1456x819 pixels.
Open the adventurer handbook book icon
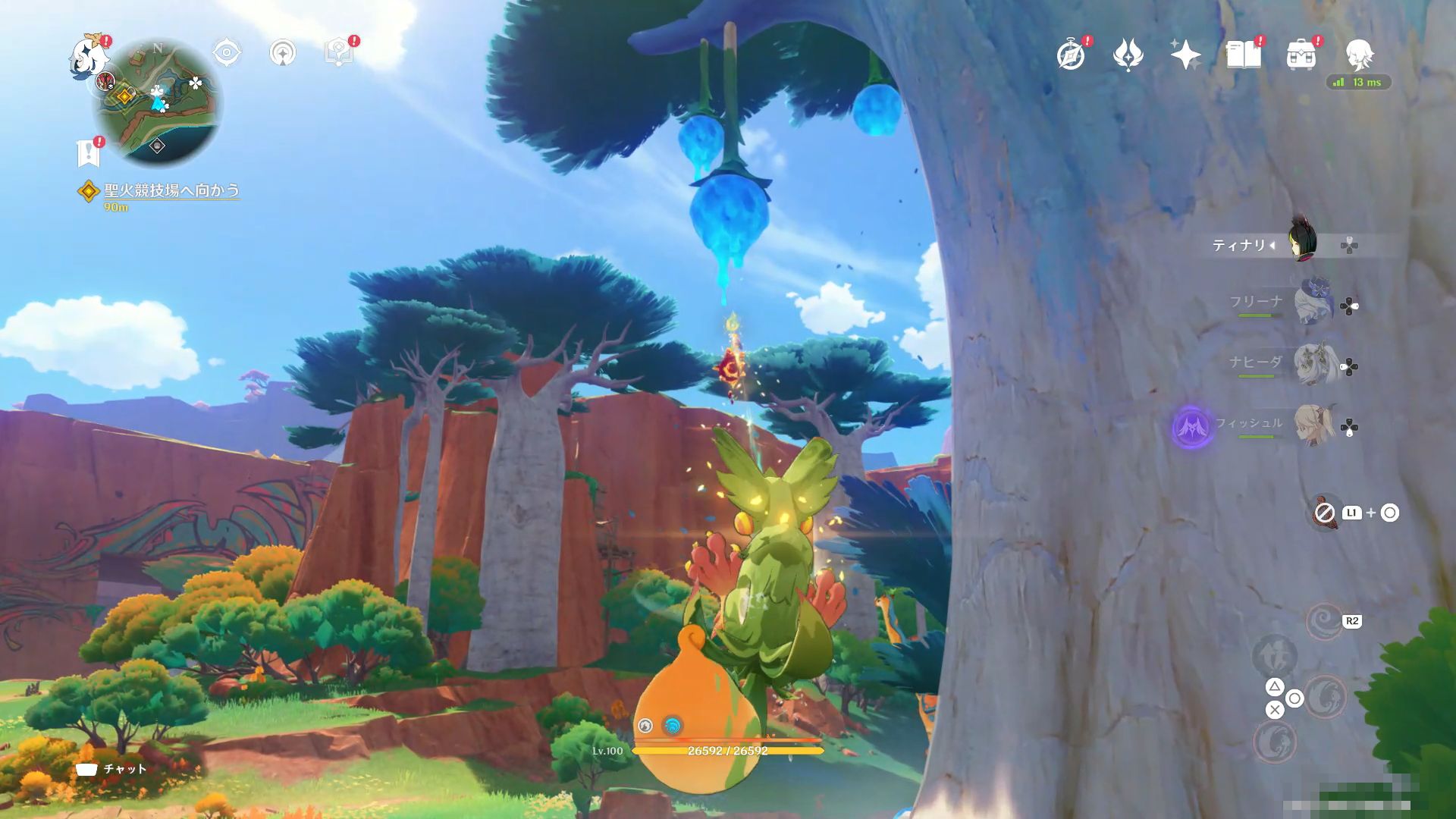tap(1243, 55)
